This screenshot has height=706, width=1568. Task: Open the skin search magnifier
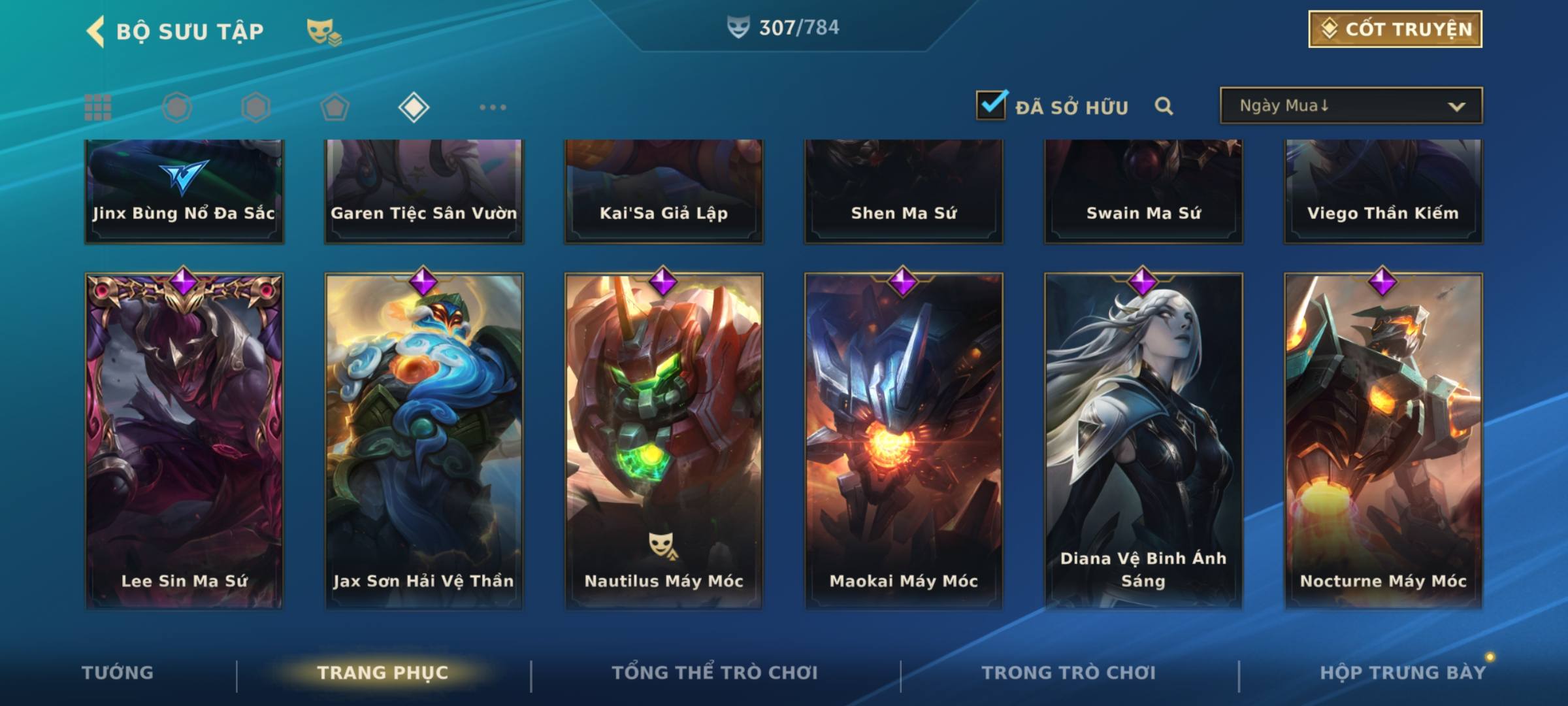(1164, 106)
